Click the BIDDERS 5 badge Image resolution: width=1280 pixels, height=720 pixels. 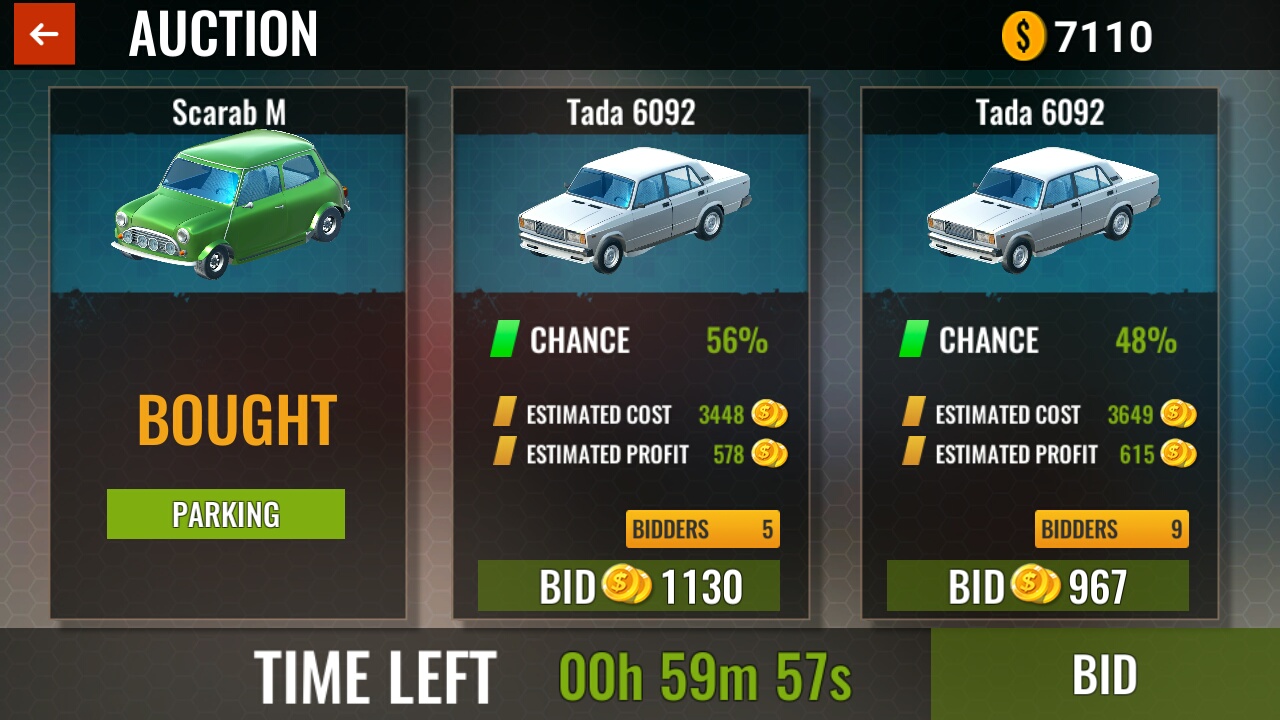703,529
